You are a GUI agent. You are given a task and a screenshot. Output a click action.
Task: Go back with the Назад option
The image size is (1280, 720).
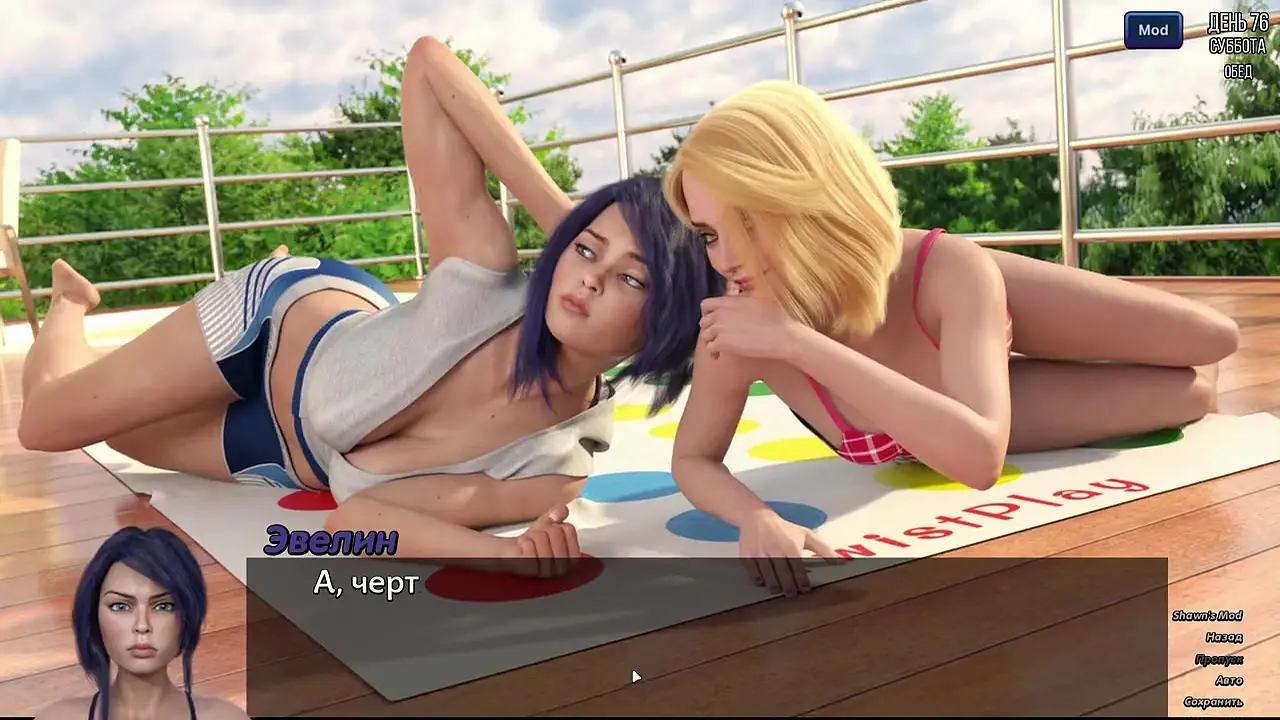(x=1223, y=637)
